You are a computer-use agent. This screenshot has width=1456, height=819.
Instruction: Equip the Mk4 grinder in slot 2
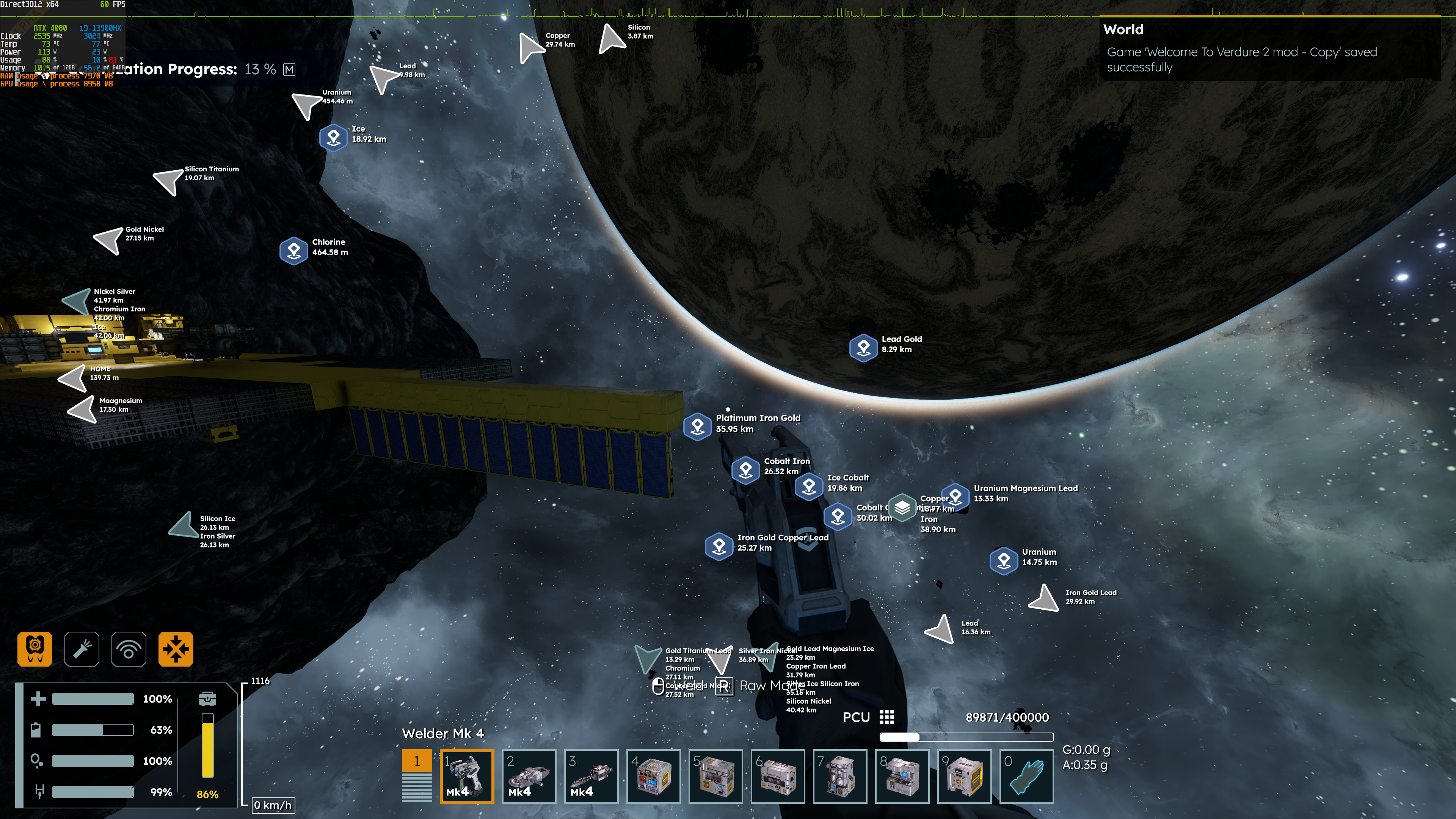point(529,775)
